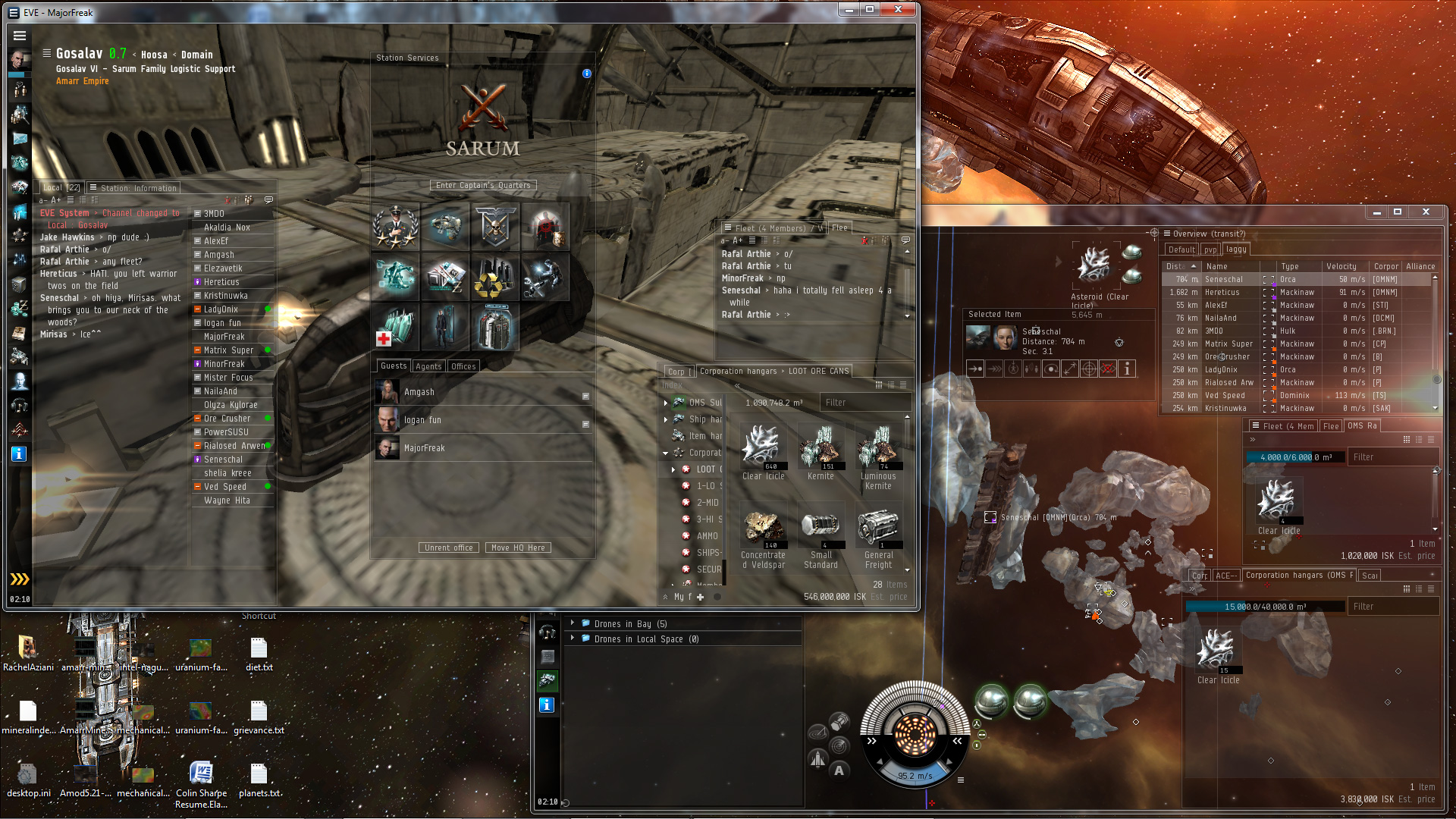Switch overview to the pvp tab
This screenshot has width=1456, height=819.
coord(1210,249)
